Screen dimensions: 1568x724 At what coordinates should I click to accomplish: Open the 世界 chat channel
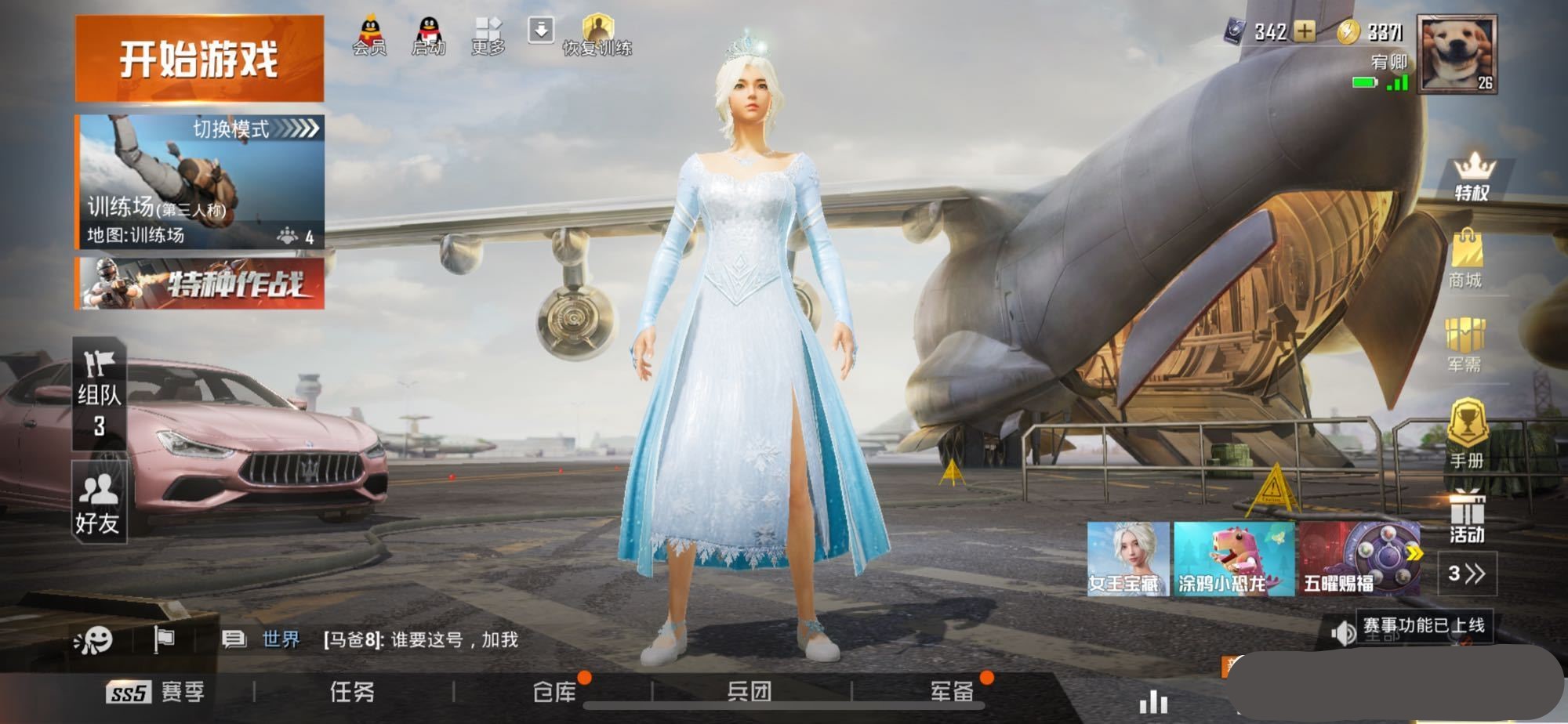coord(280,640)
